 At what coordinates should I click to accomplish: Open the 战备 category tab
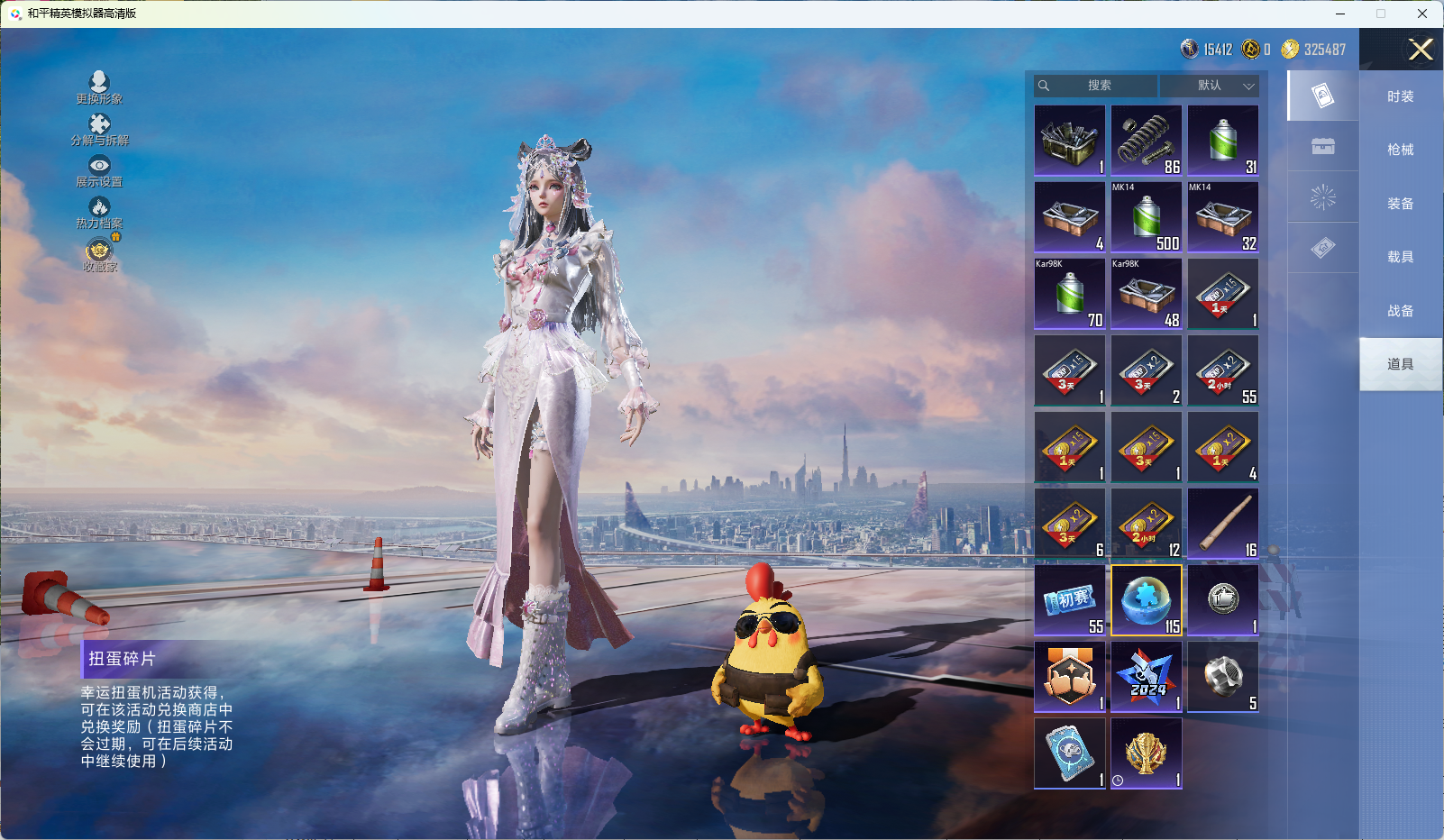pyautogui.click(x=1400, y=311)
